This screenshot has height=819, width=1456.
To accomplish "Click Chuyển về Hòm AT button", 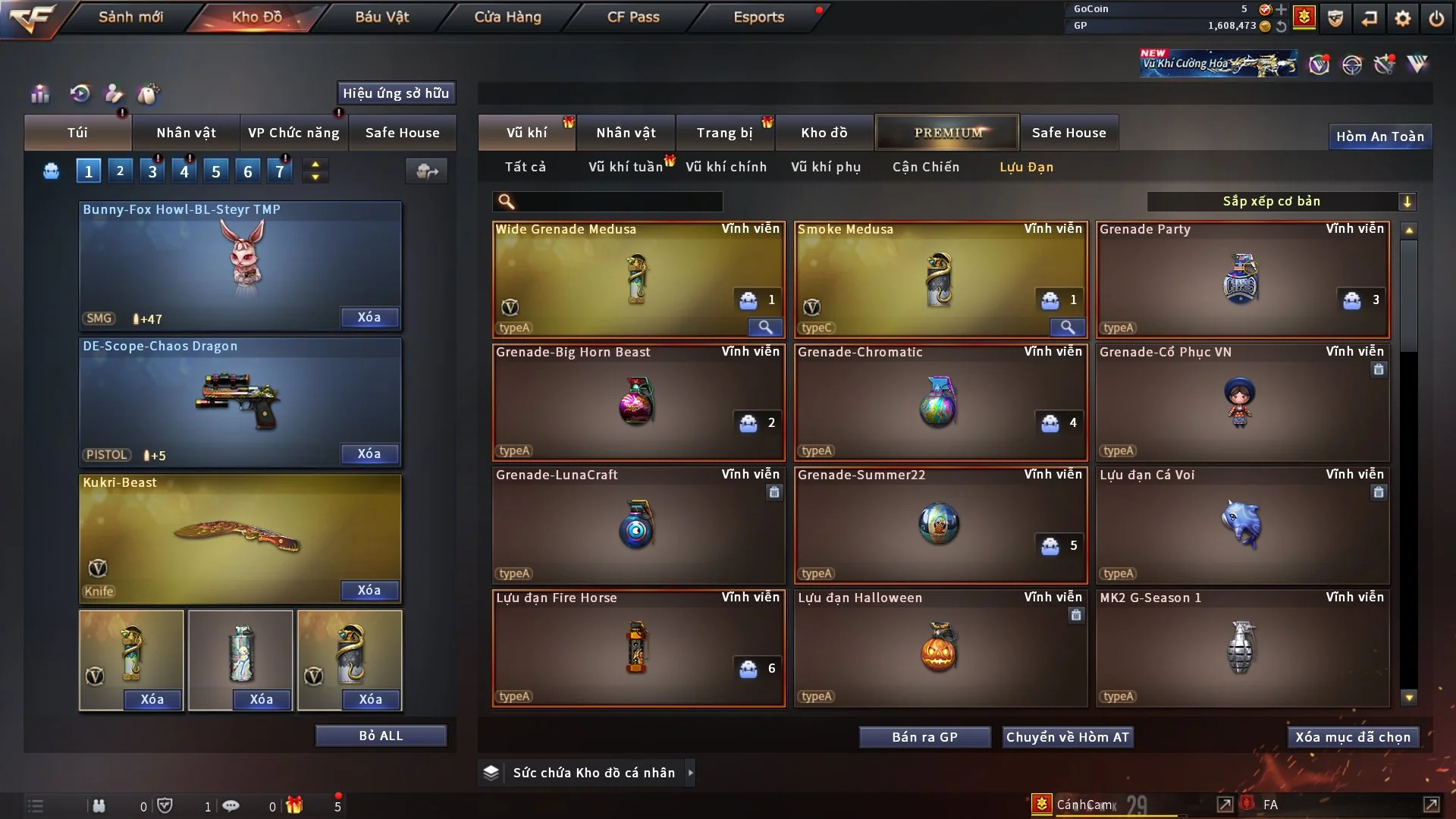I will pyautogui.click(x=1067, y=737).
